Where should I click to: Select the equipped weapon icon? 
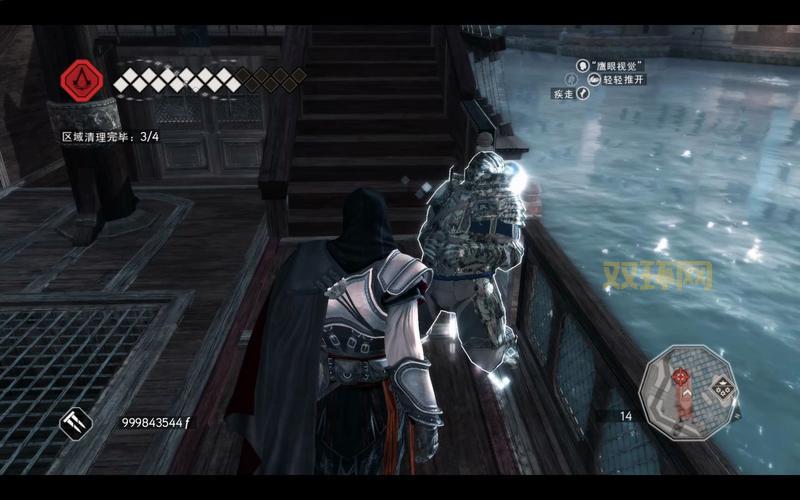(76, 423)
